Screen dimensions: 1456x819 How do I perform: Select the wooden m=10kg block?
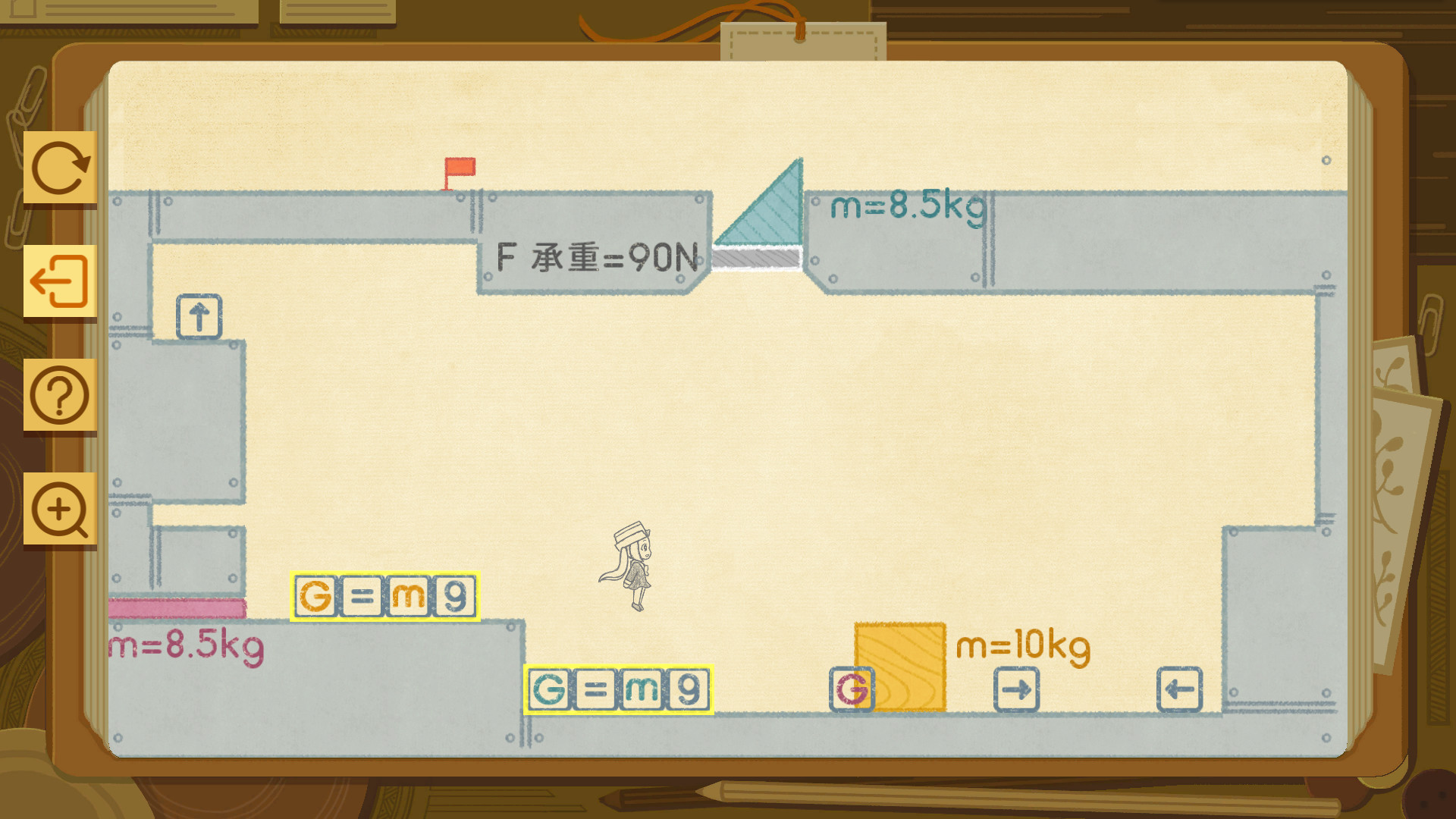click(899, 664)
